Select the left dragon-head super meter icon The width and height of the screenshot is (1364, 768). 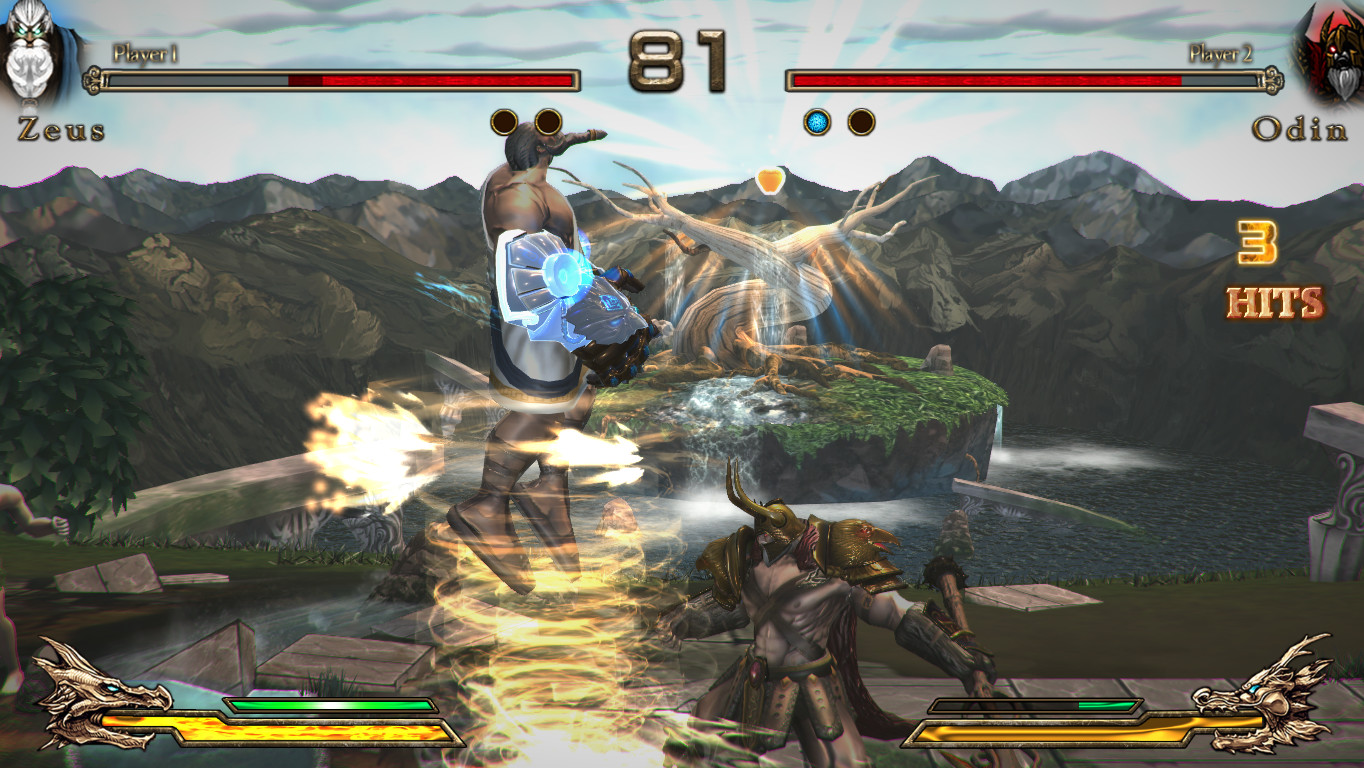click(x=90, y=700)
